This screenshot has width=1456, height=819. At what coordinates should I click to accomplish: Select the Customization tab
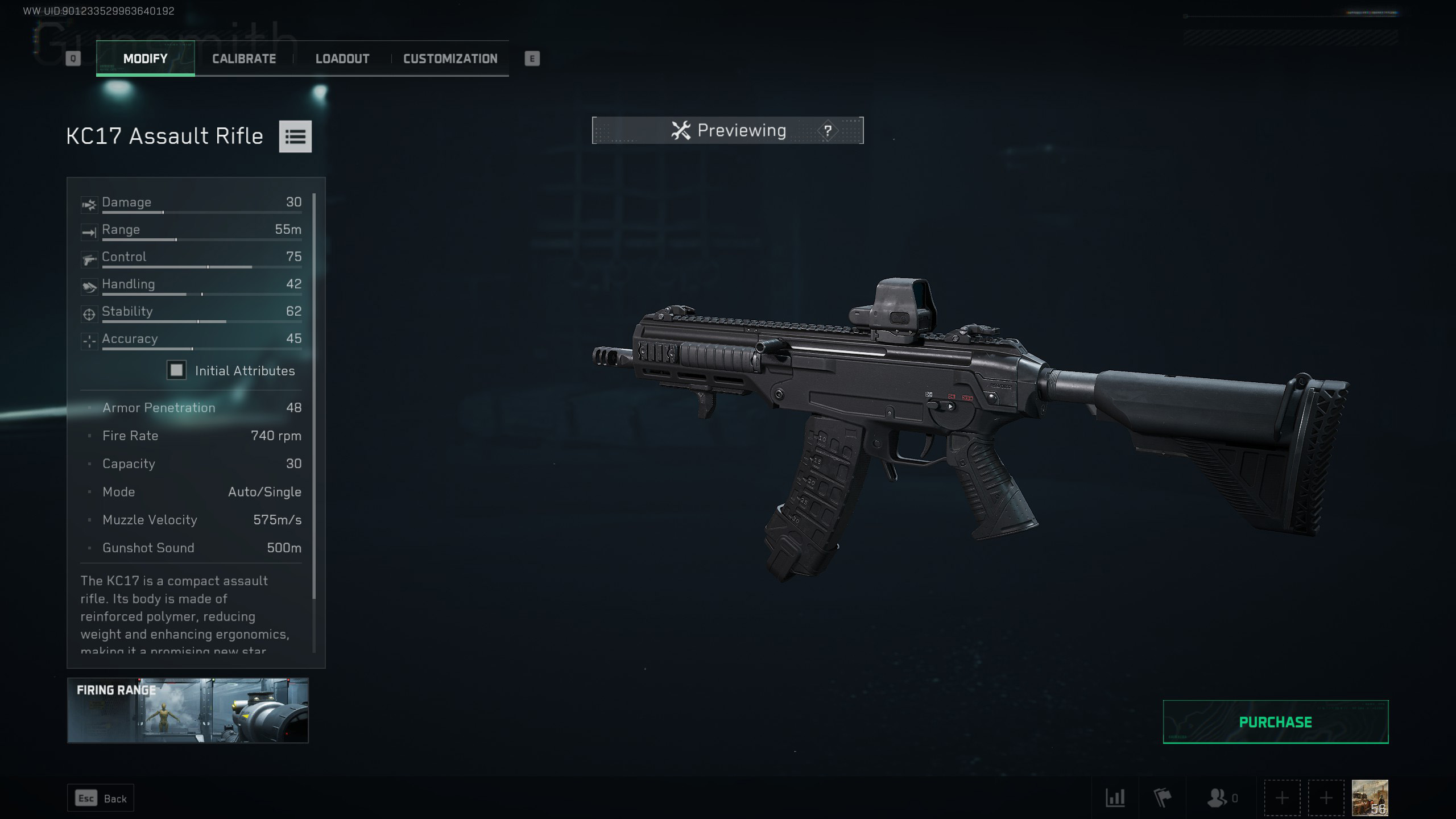tap(450, 59)
